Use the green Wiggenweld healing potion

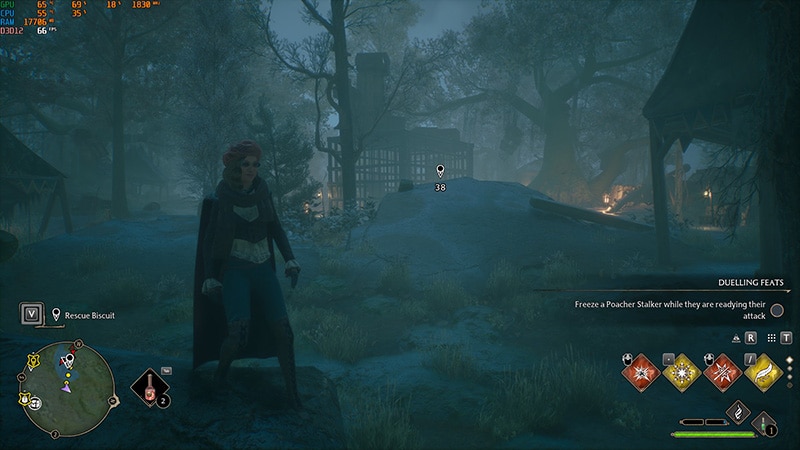(x=765, y=423)
